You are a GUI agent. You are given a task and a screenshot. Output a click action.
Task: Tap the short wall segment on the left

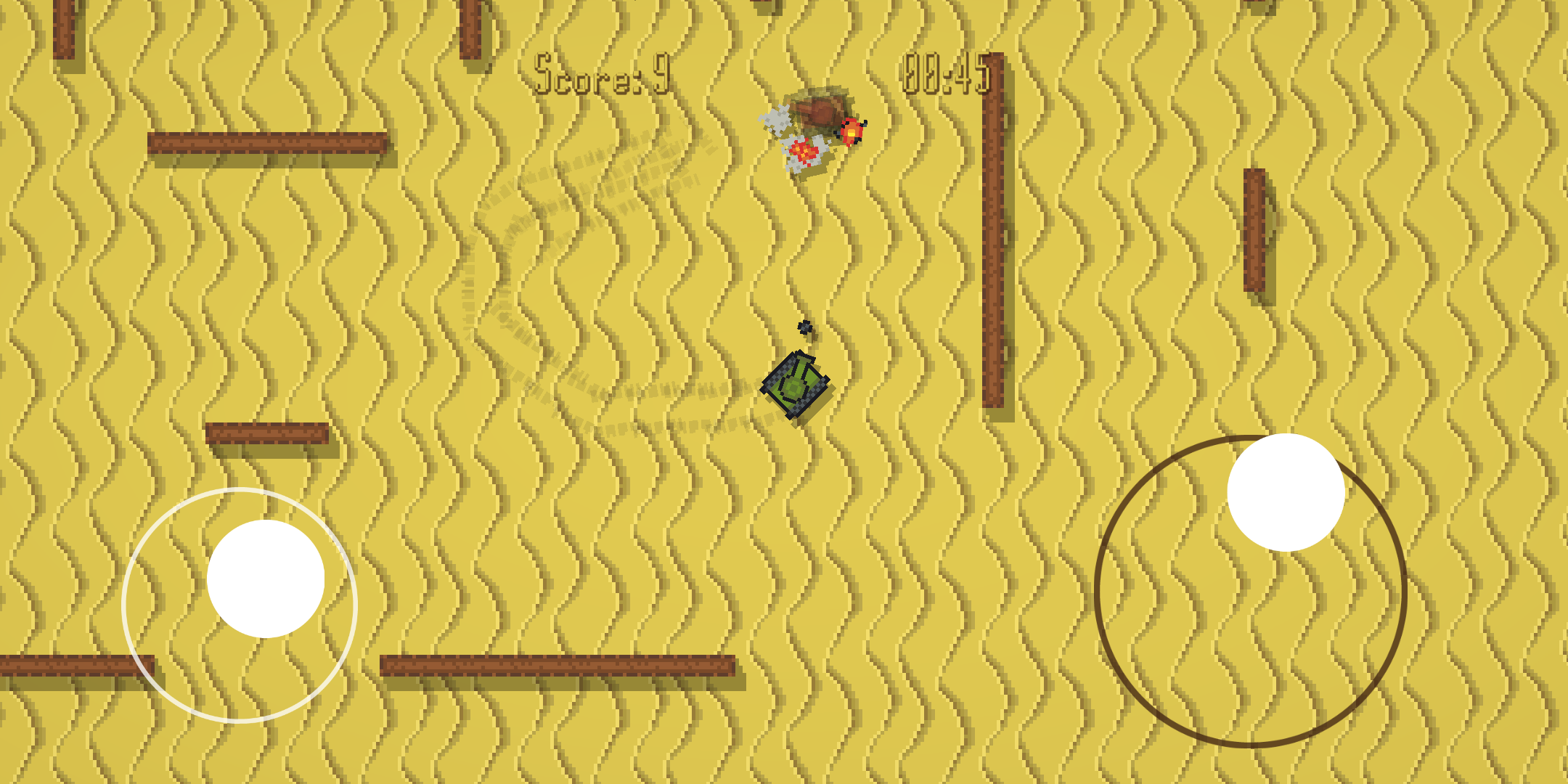(x=269, y=432)
